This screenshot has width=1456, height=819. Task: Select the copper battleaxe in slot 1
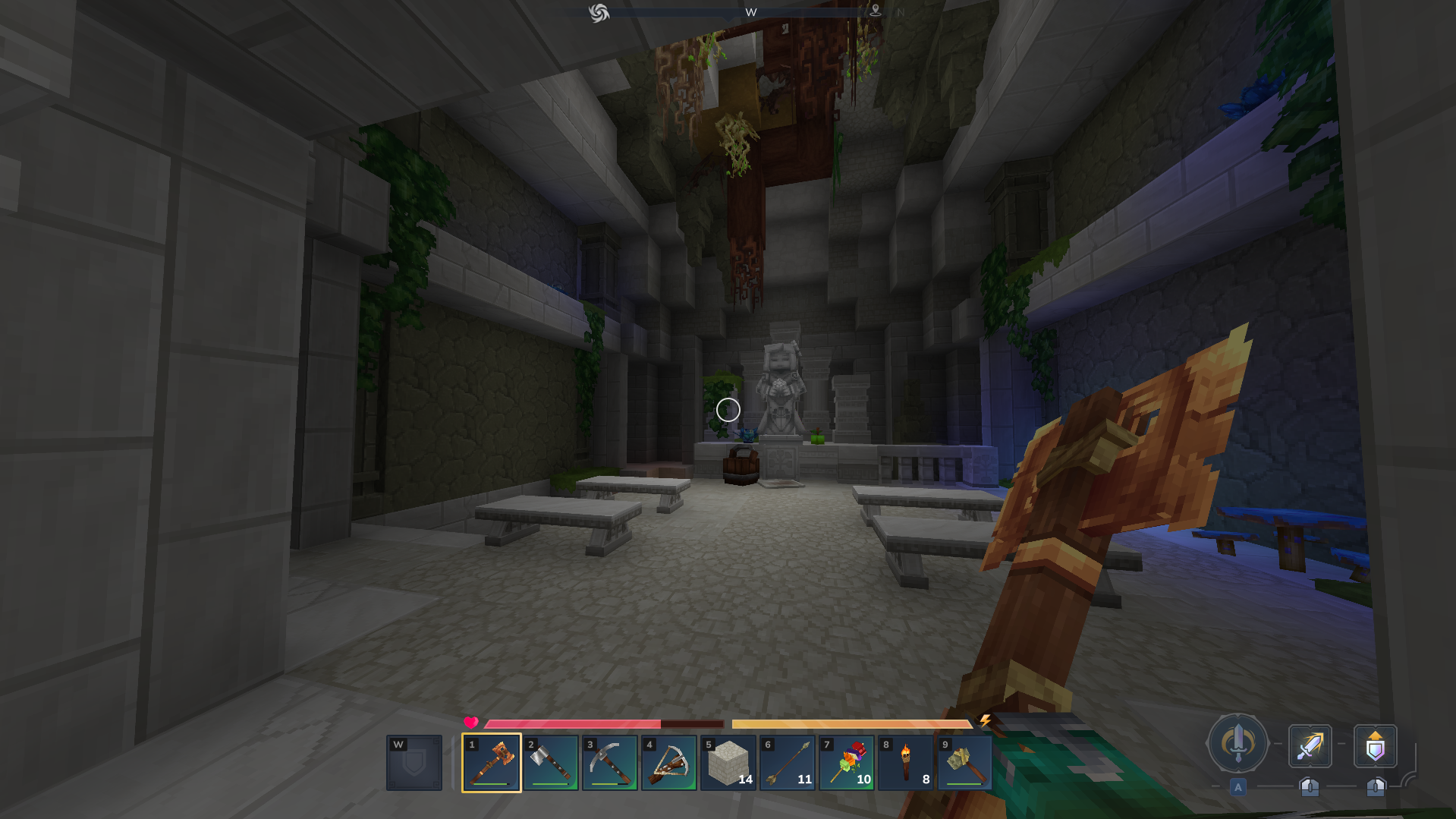pos(491,763)
